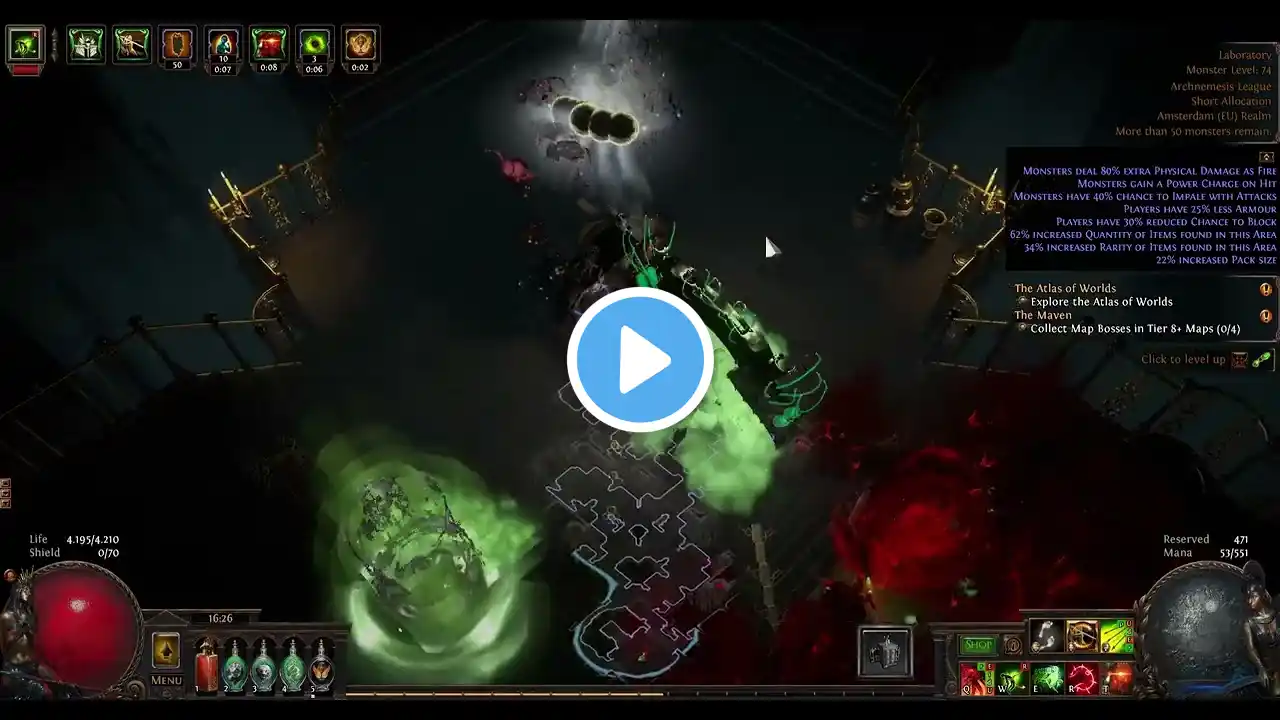Activate the red thorned-ring skill on R
This screenshot has width=1280, height=720.
(x=1083, y=678)
